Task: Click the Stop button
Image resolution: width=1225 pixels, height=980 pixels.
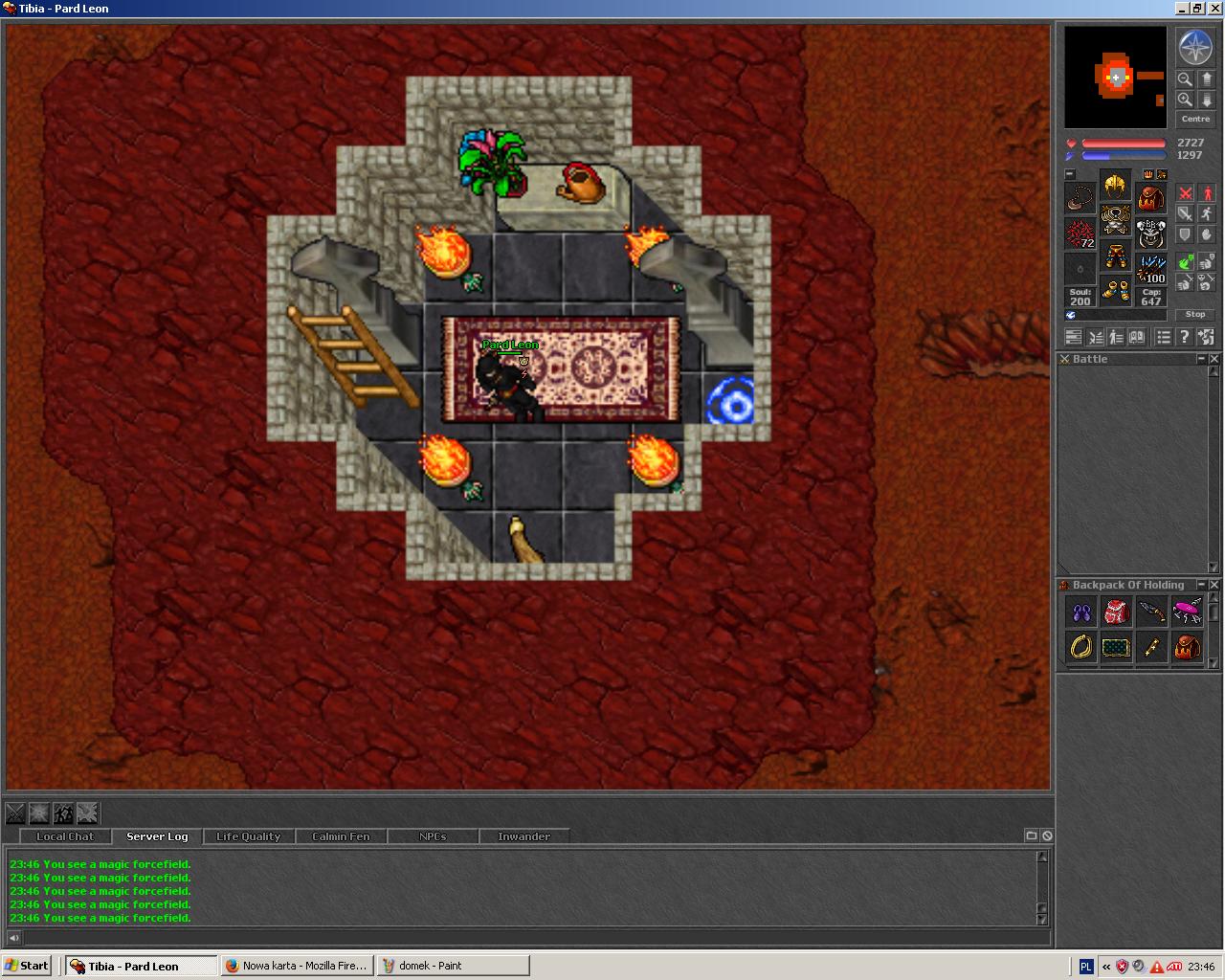Action: [1195, 314]
